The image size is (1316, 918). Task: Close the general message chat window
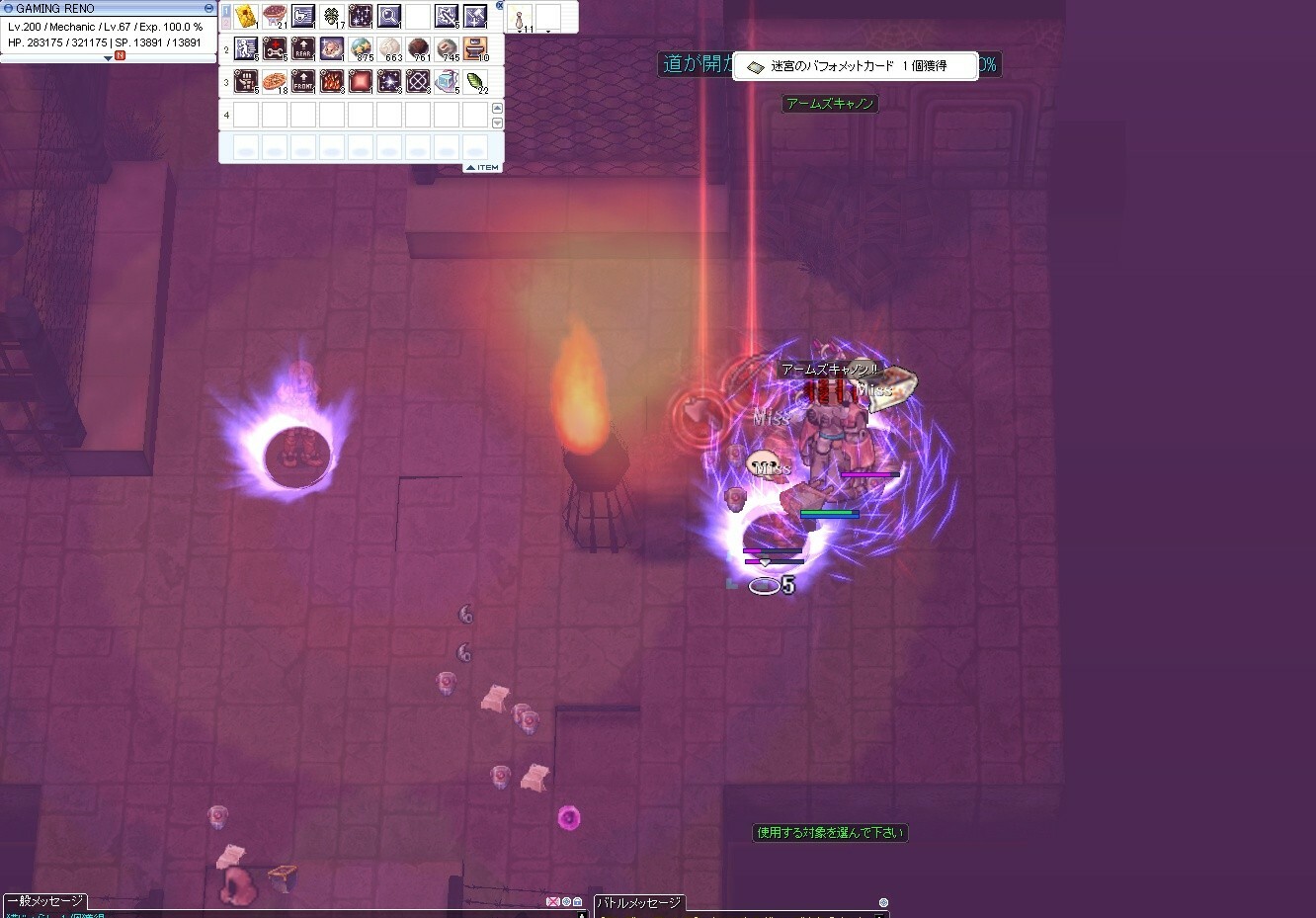553,902
